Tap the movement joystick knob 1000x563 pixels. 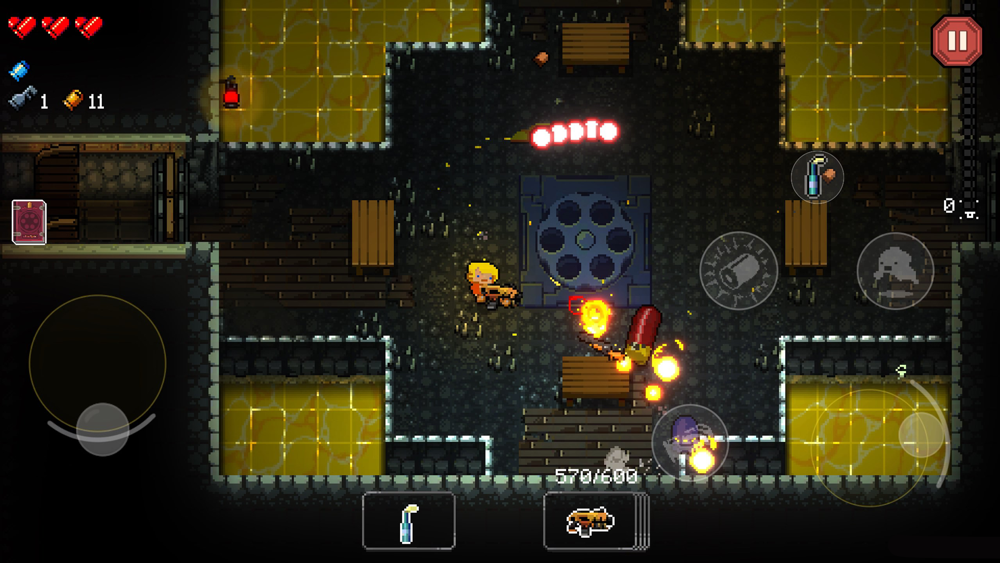point(102,425)
